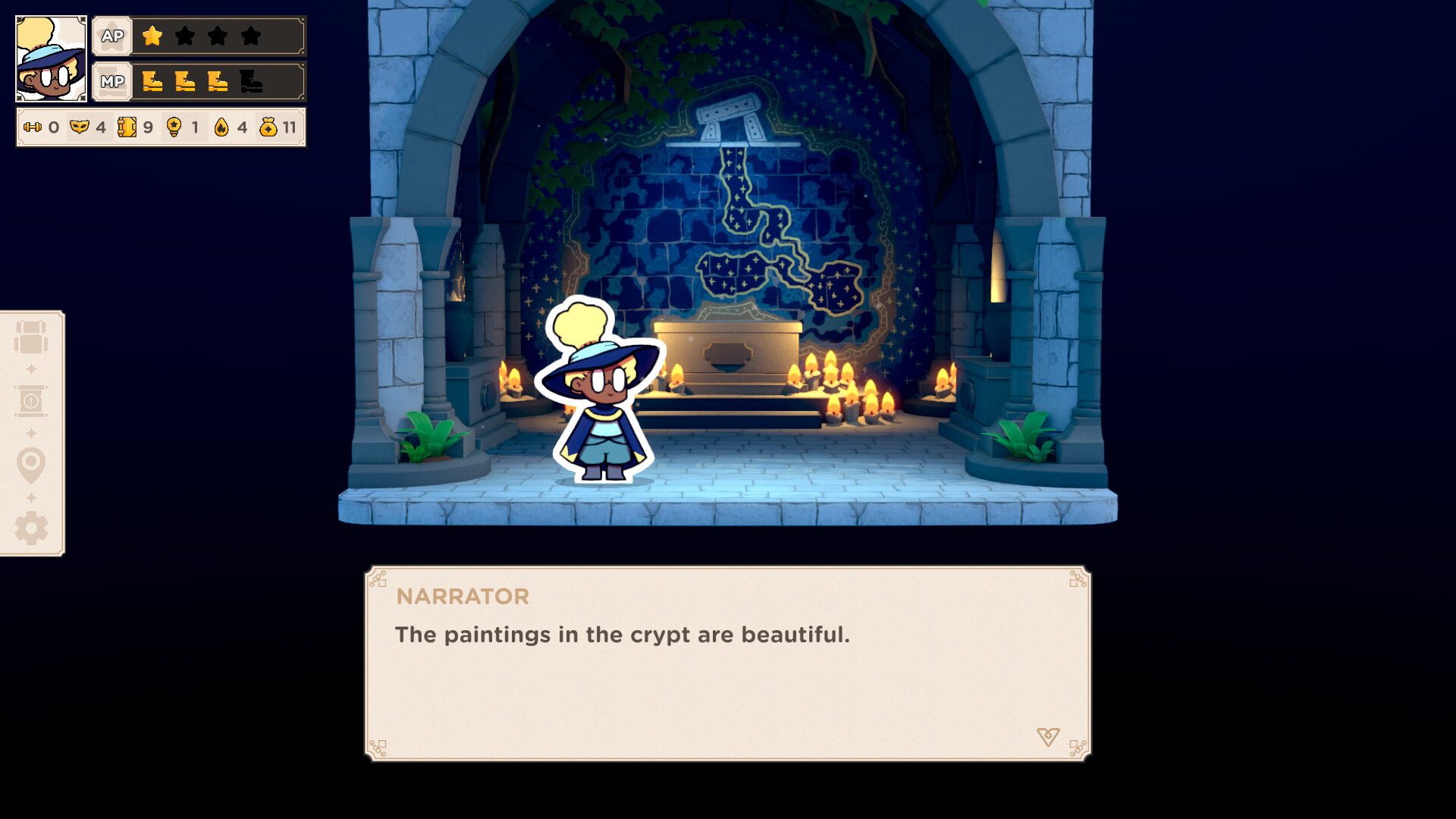
Task: Click the filled yellow AP star
Action: tap(152, 35)
